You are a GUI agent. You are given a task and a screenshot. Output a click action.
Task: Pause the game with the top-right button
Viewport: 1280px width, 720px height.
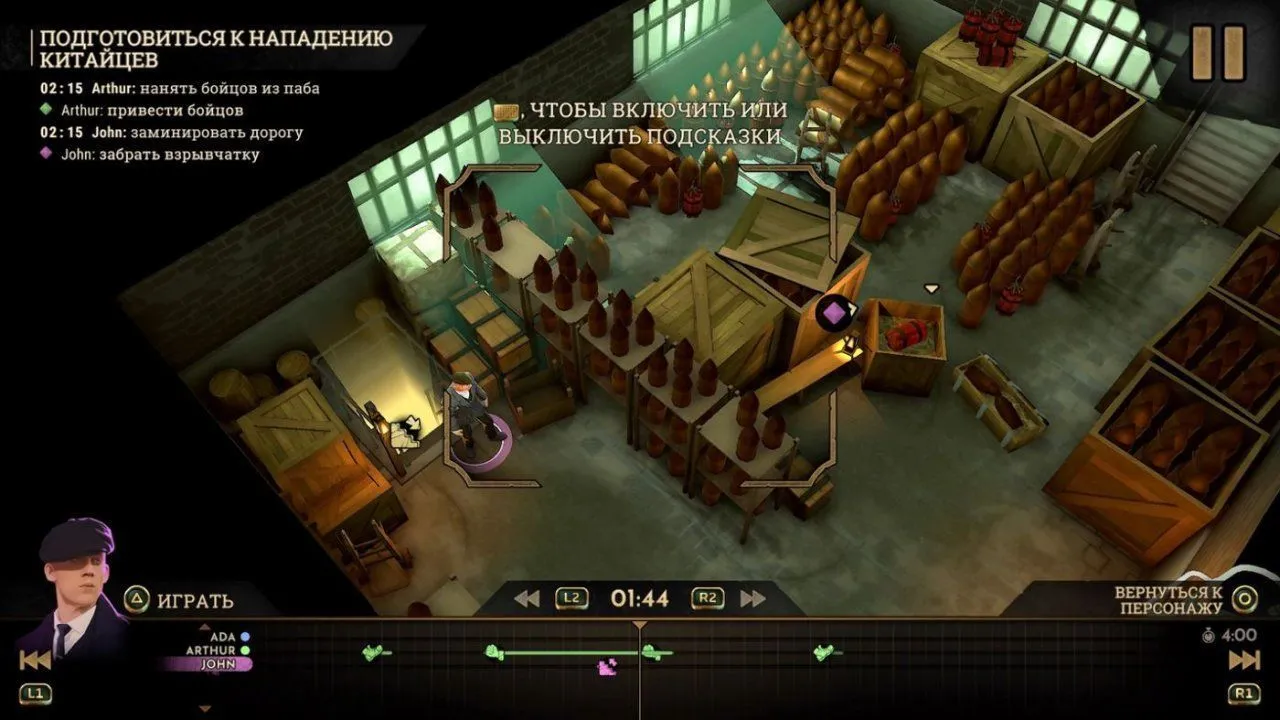(x=1218, y=53)
